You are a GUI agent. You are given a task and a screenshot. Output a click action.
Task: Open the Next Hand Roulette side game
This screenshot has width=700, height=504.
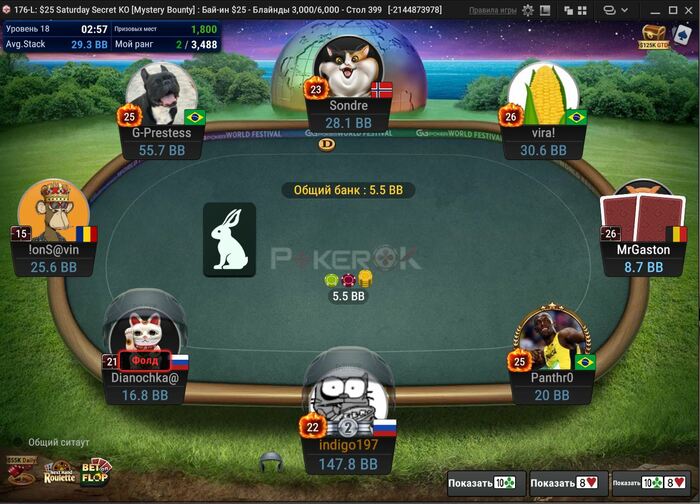click(x=59, y=474)
